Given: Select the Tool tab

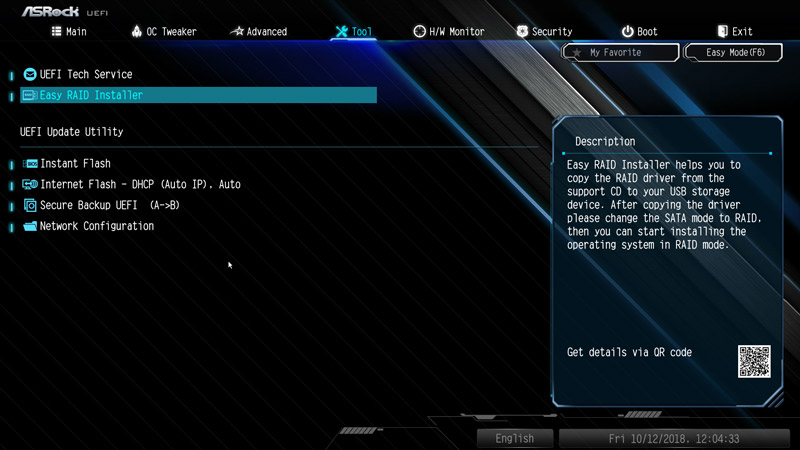Looking at the screenshot, I should pos(353,32).
